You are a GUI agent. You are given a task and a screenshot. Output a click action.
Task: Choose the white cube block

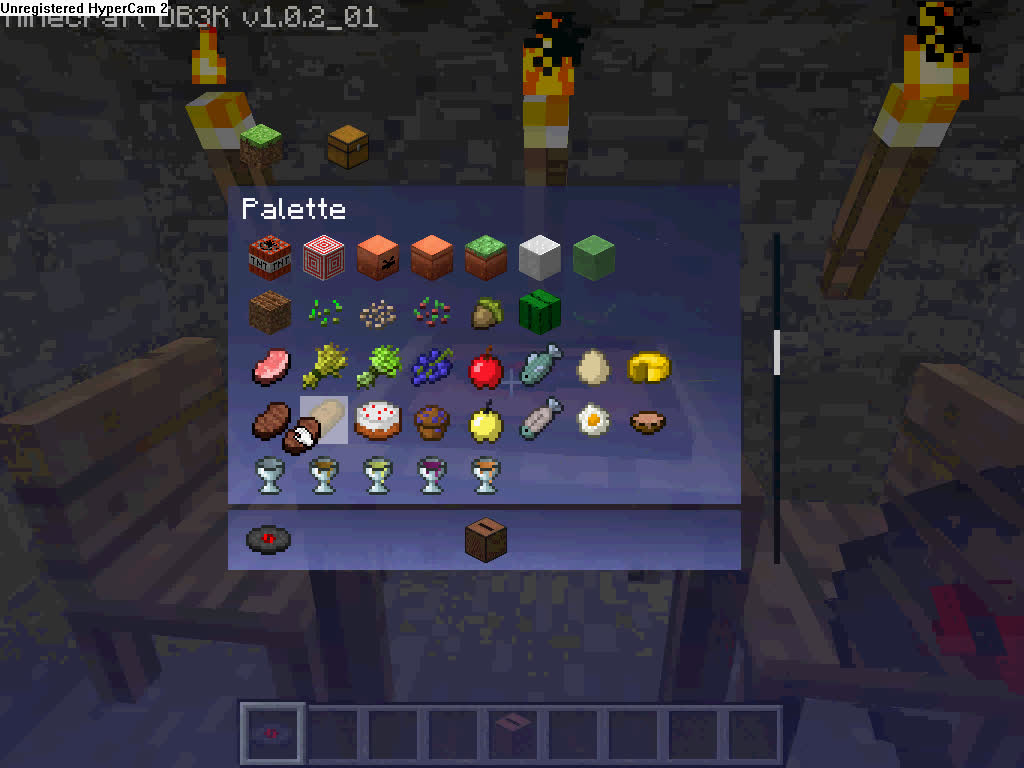(540, 258)
